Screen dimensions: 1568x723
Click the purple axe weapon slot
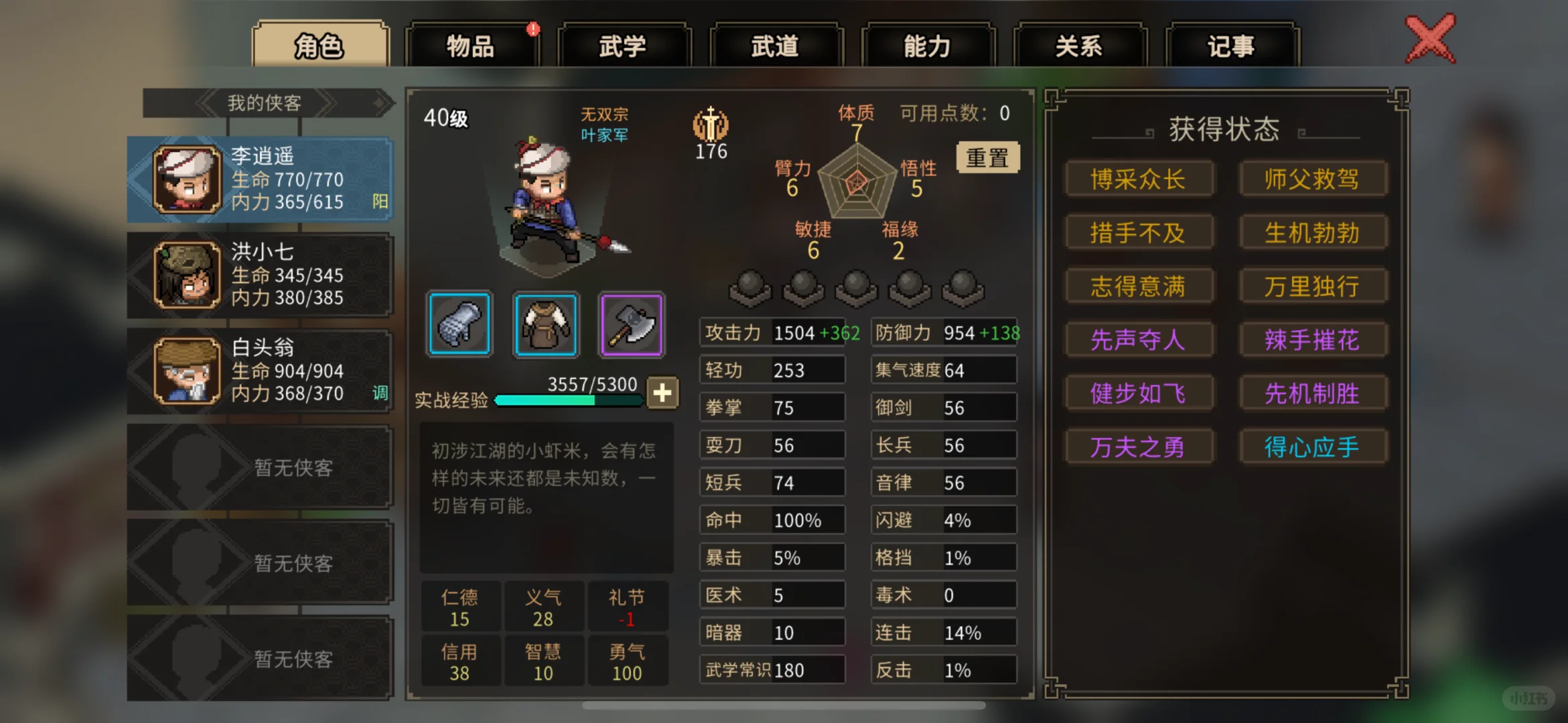point(630,325)
